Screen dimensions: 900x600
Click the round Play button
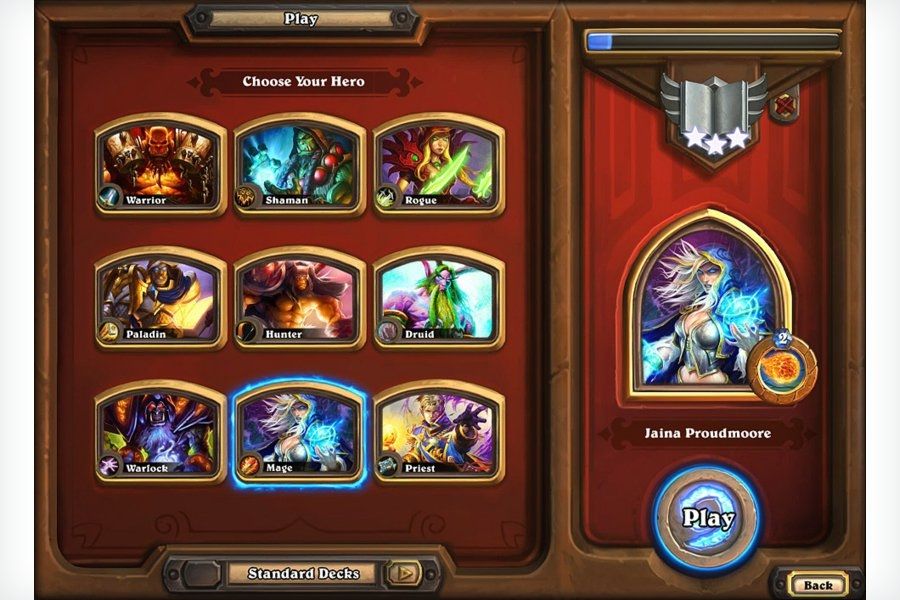click(708, 518)
